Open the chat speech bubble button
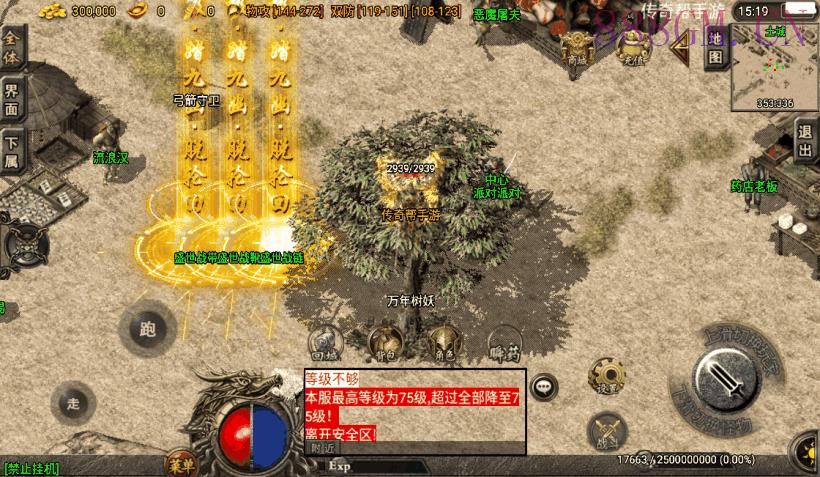Viewport: 820px width, 477px height. pyautogui.click(x=544, y=386)
